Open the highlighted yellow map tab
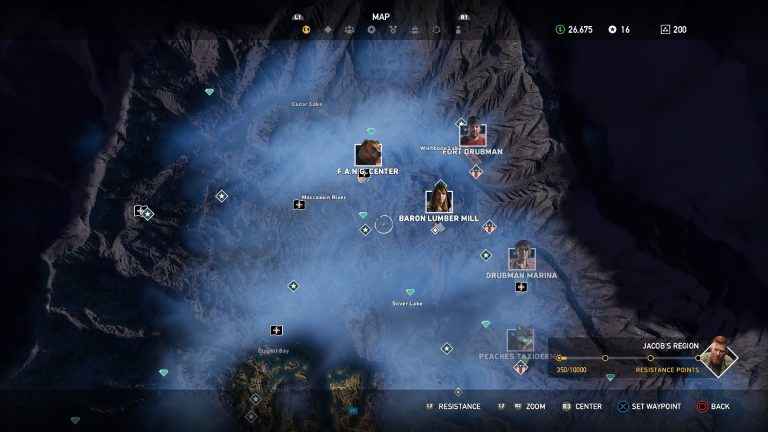The height and width of the screenshot is (432, 768). [306, 30]
